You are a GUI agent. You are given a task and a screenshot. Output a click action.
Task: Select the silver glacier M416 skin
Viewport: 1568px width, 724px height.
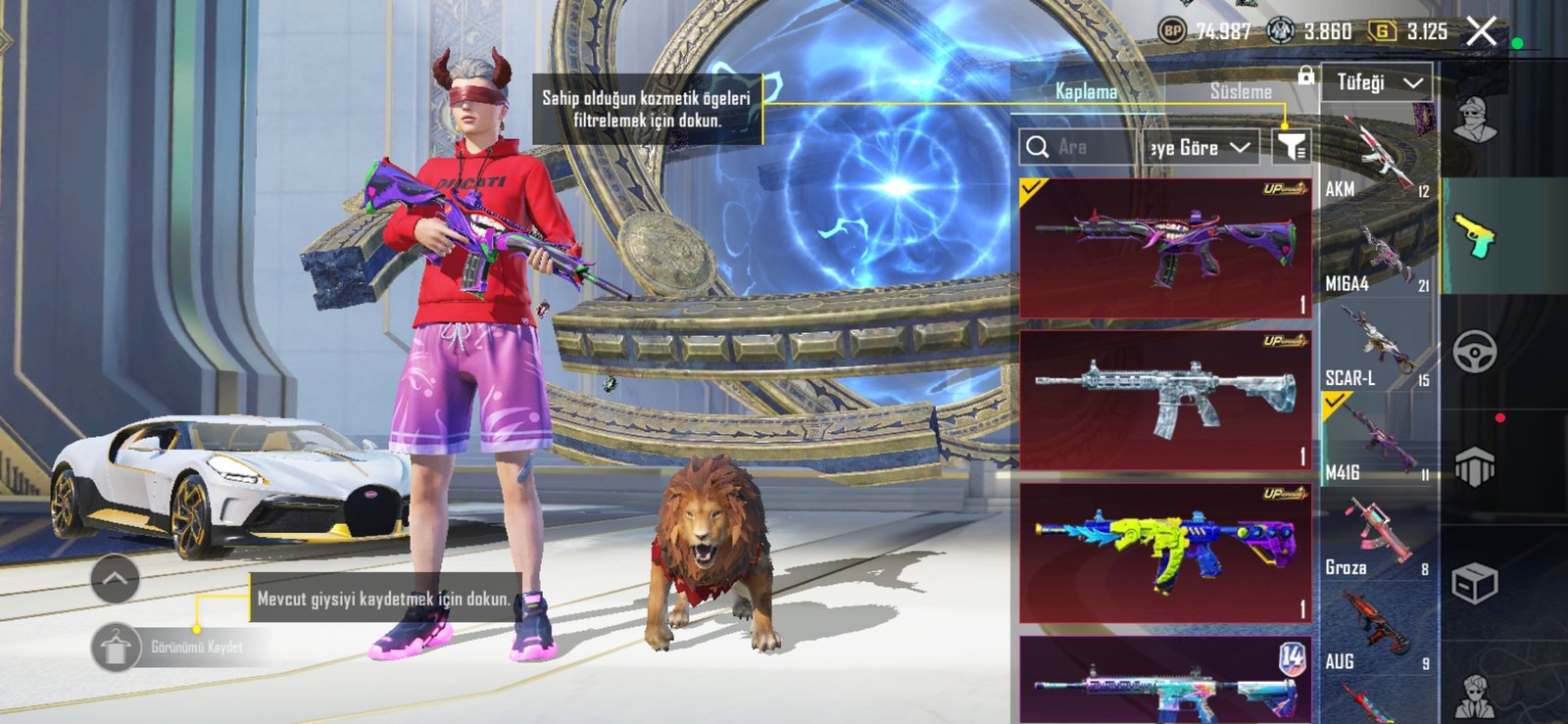(1165, 400)
